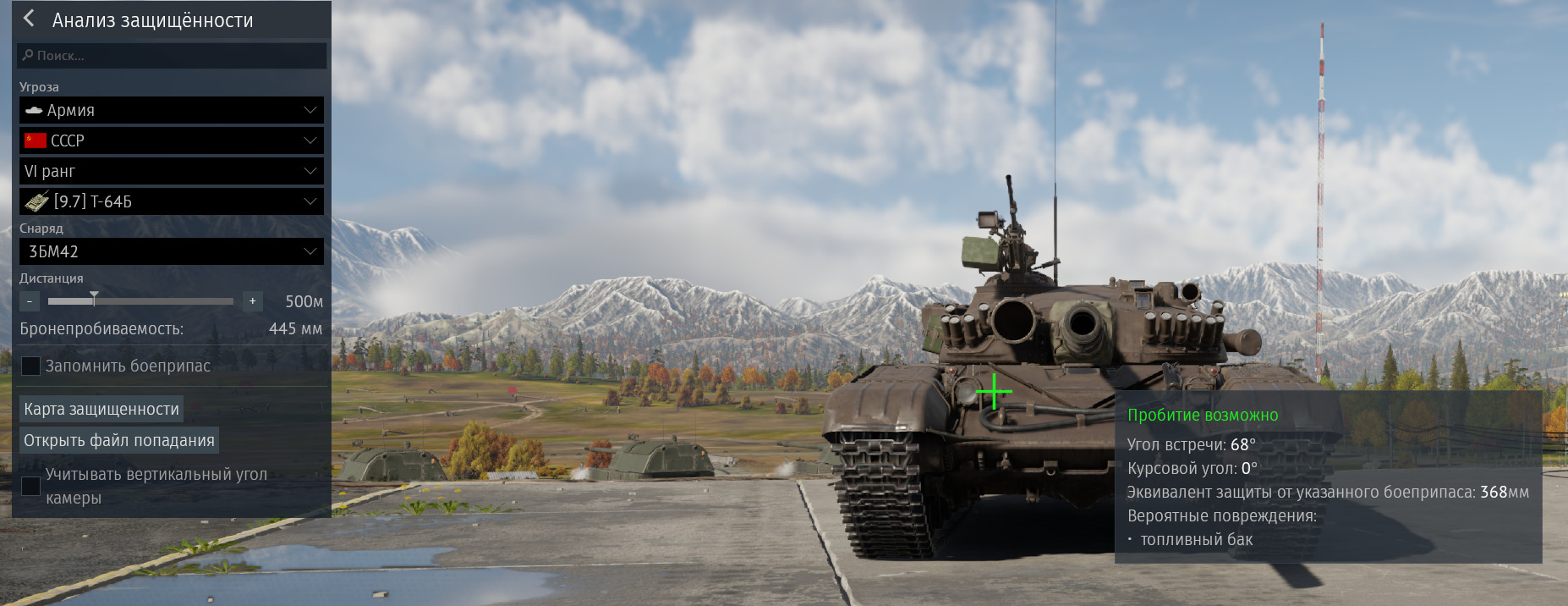1568x606 pixels.
Task: Tick the Запомнить боеприпас checkbox
Action: 30,366
